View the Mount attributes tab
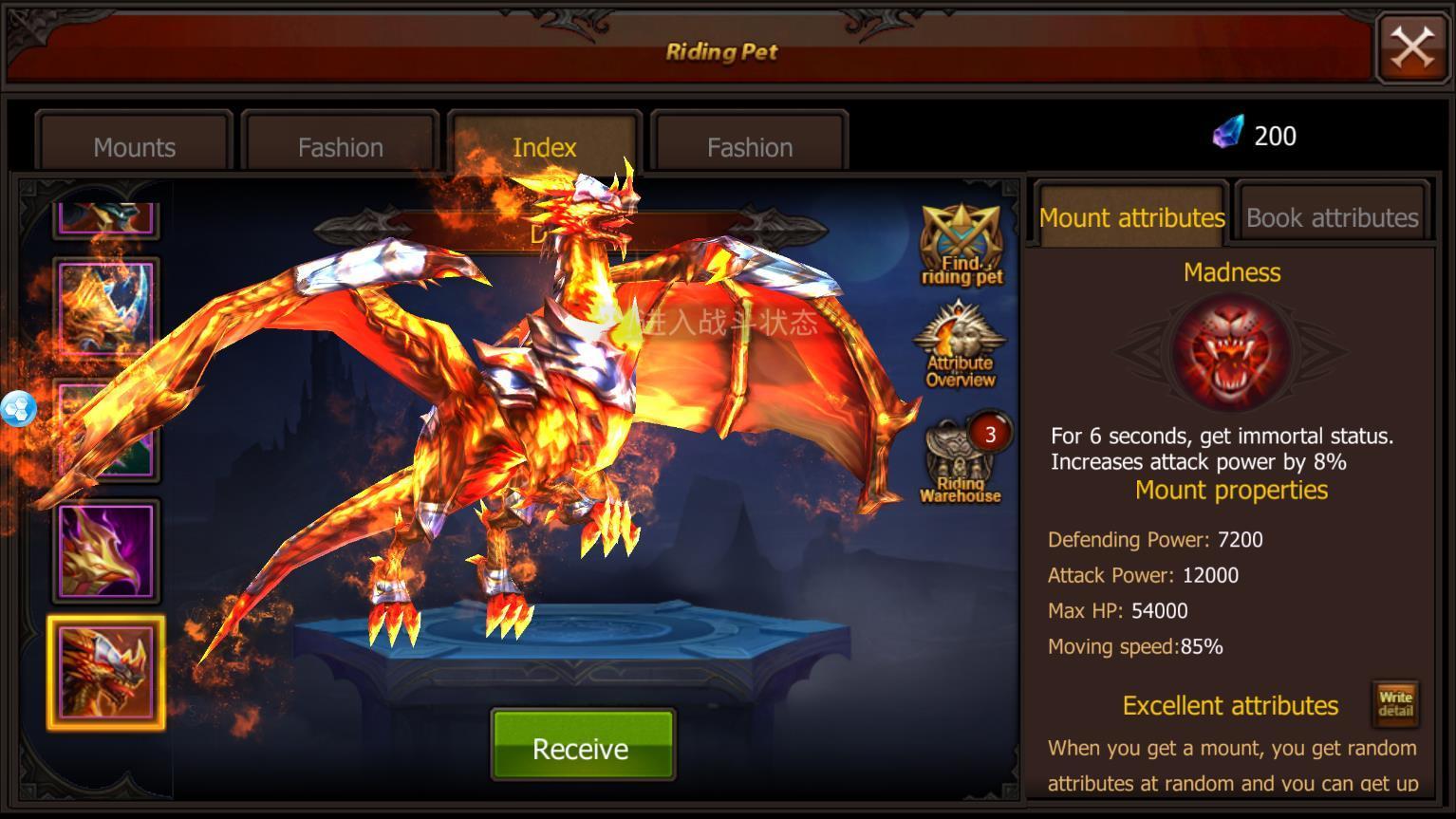 [1131, 217]
